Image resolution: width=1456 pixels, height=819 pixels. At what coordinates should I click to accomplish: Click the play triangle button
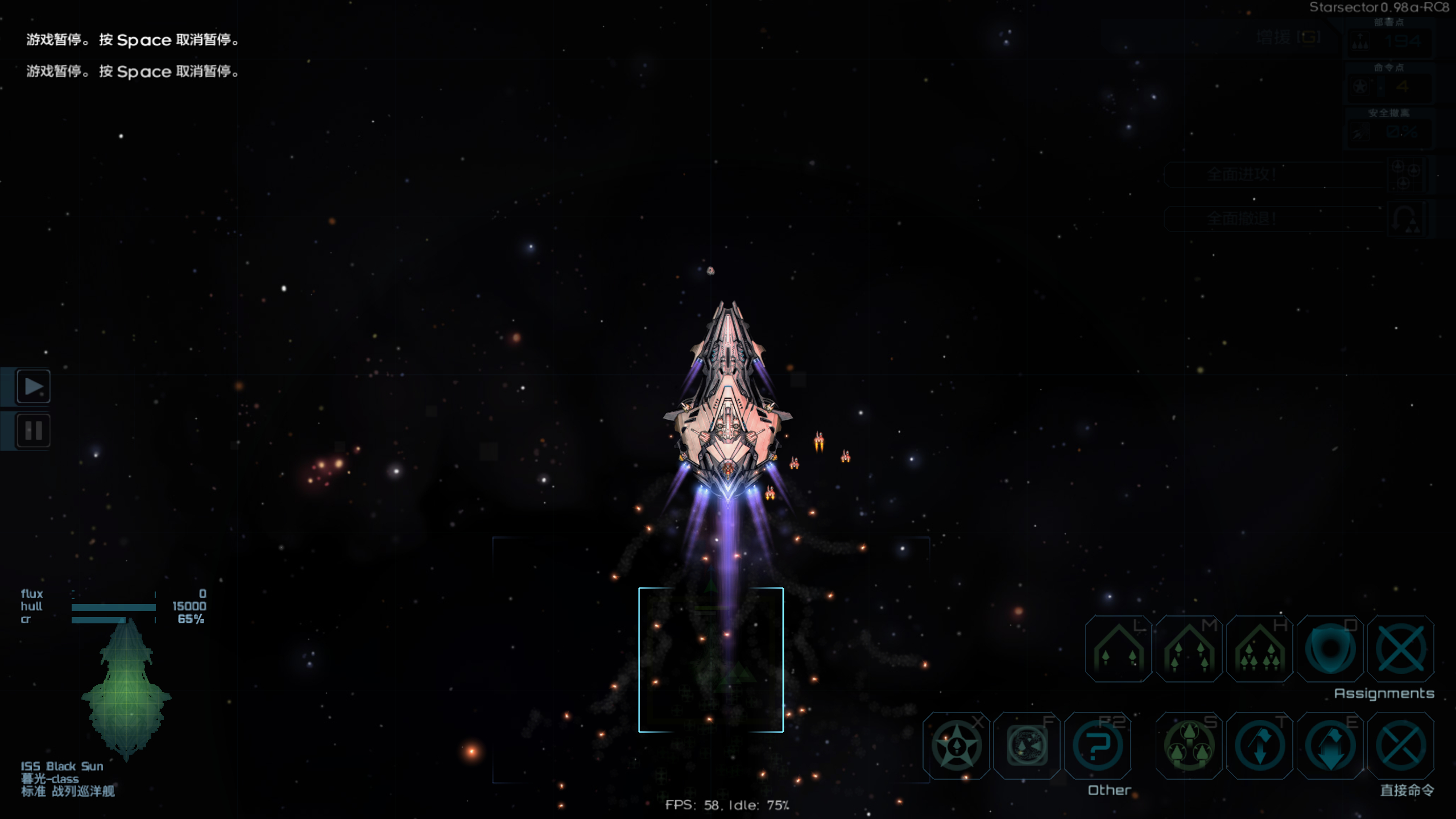[x=34, y=387]
